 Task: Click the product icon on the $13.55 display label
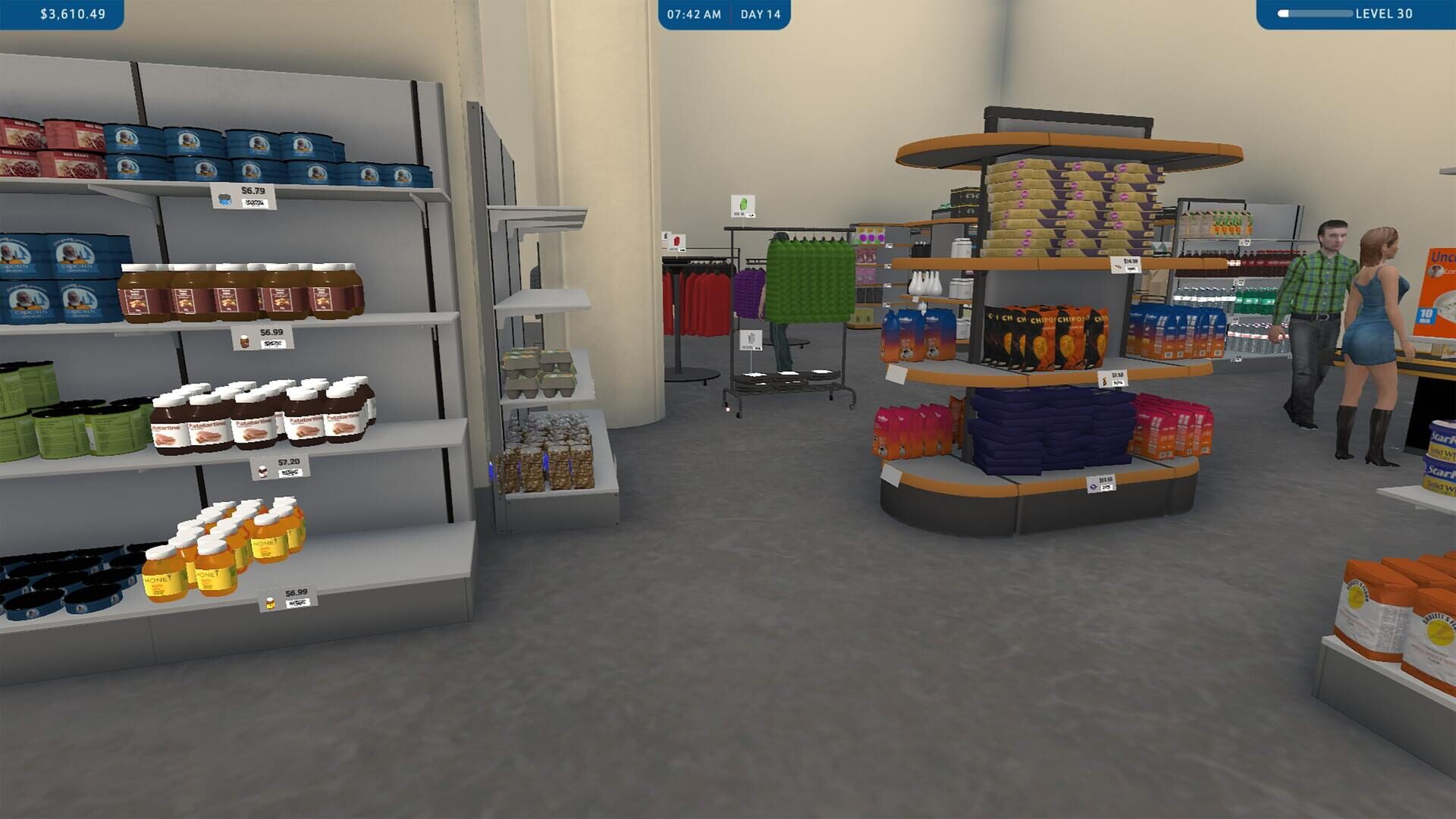[x=1094, y=486]
